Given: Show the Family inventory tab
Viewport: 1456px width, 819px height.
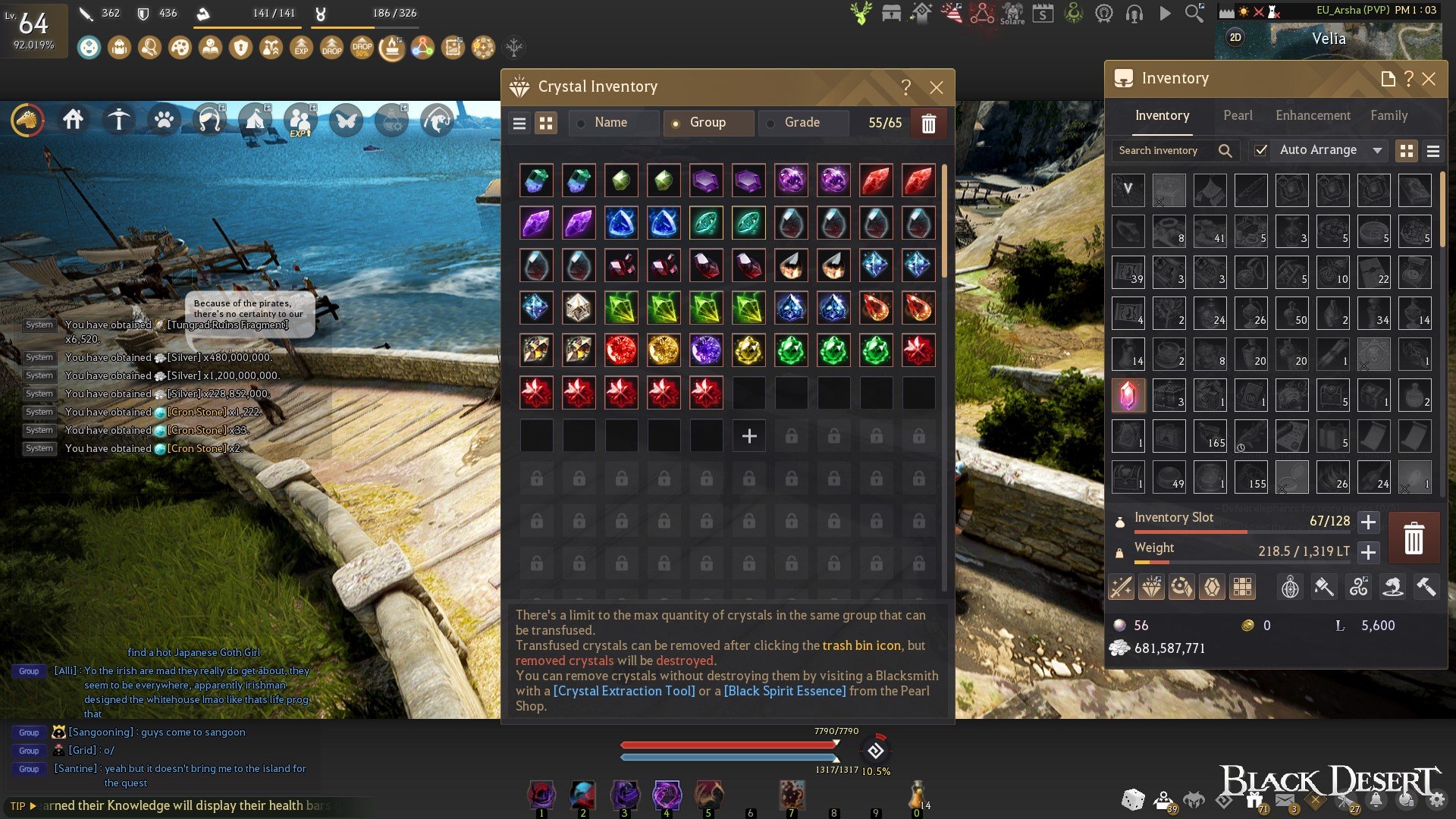Looking at the screenshot, I should pos(1389,115).
